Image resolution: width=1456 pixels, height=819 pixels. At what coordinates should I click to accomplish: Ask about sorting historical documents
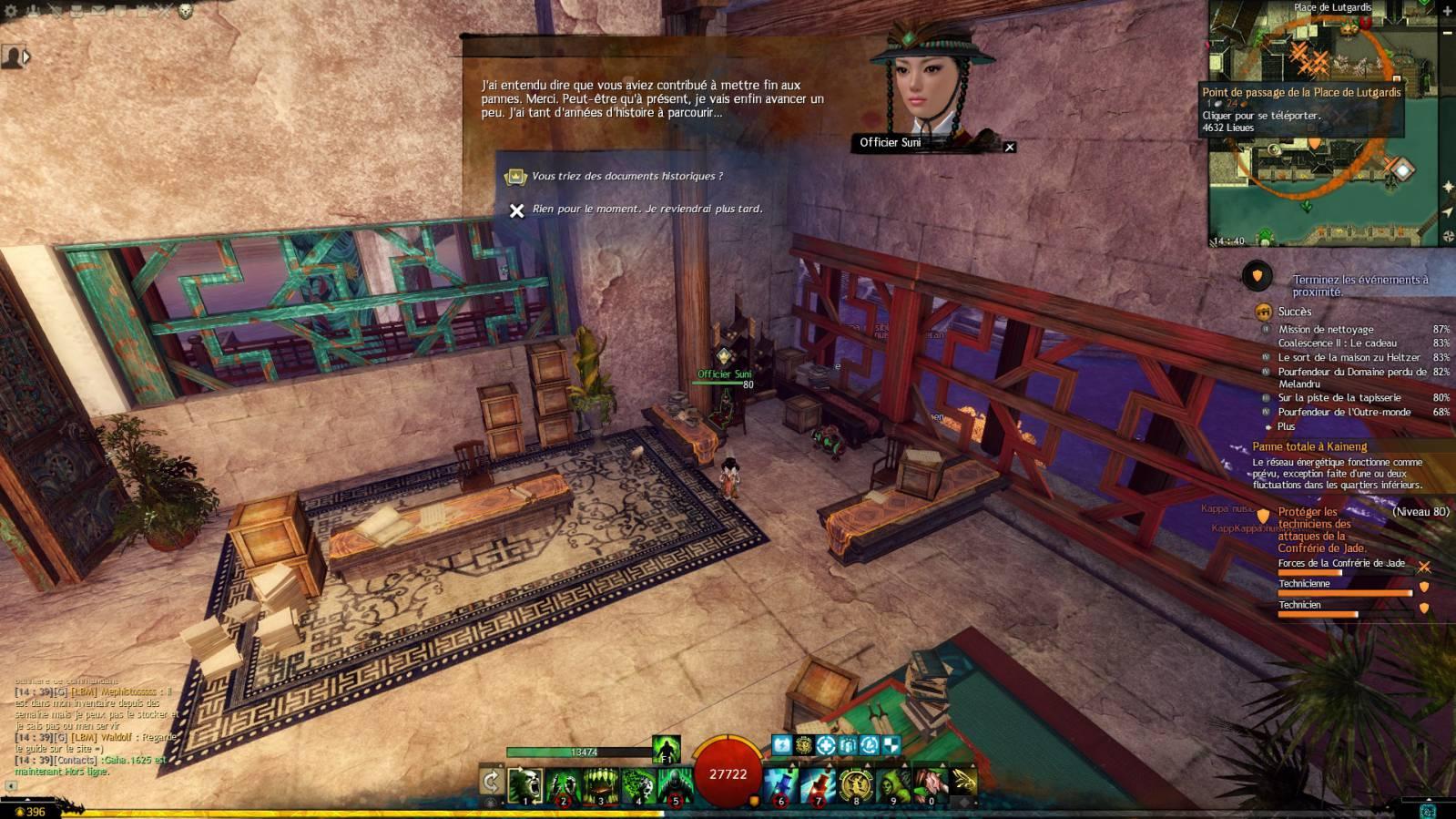(627, 176)
